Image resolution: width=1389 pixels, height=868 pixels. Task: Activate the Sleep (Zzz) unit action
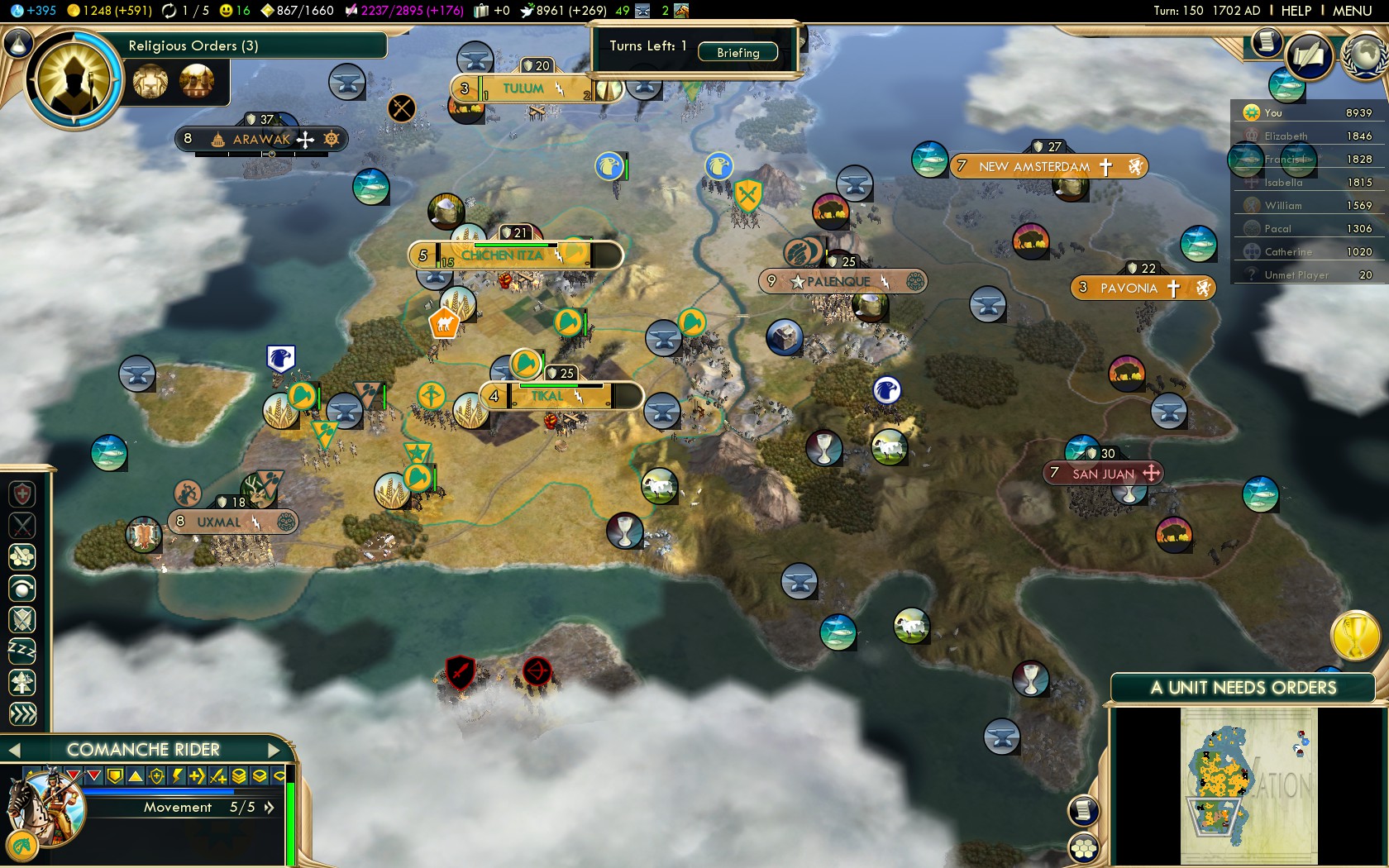pos(22,651)
